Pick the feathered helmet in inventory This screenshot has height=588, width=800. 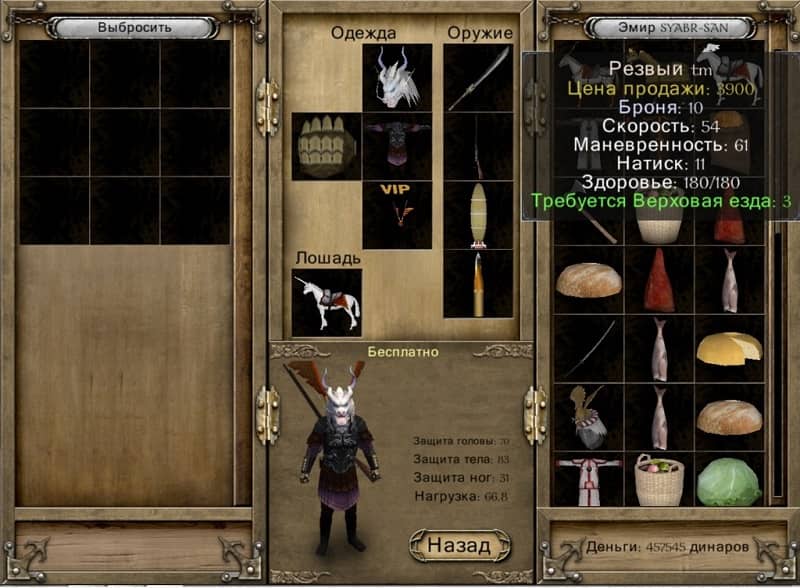pyautogui.click(x=589, y=415)
